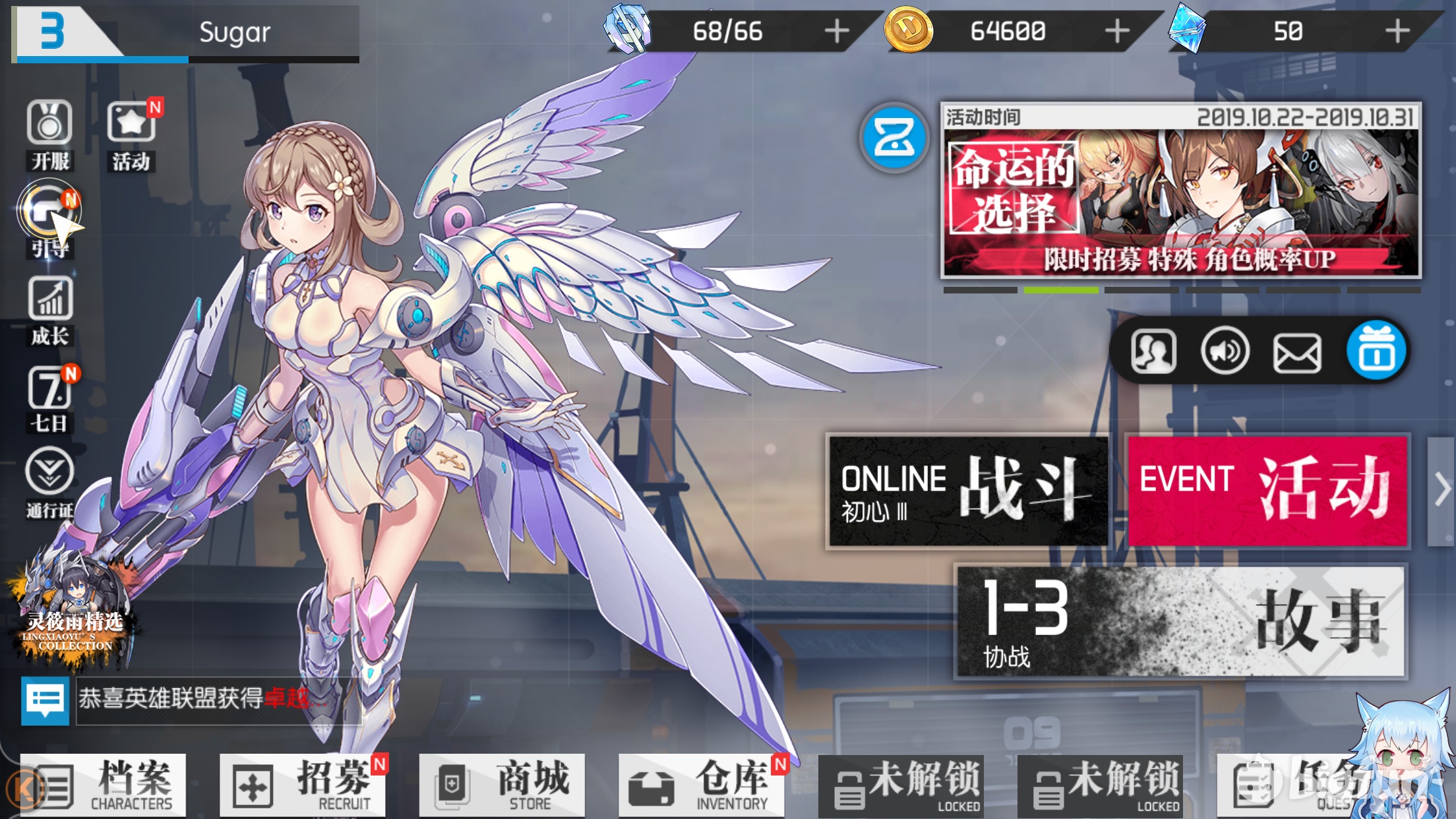Enter the Store
Image resolution: width=1456 pixels, height=819 pixels.
502,785
